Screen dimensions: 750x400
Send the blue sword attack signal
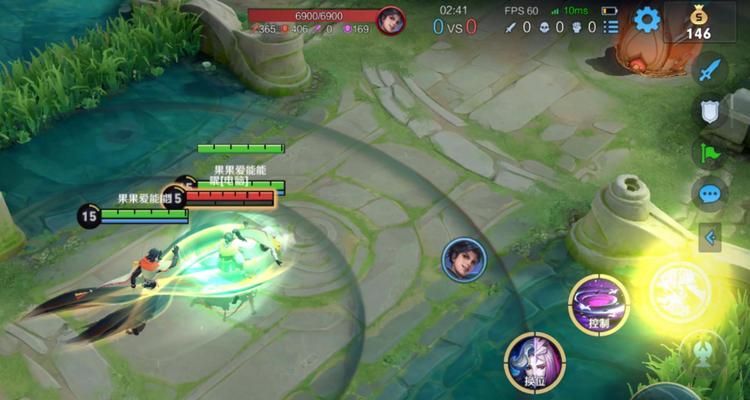point(710,72)
